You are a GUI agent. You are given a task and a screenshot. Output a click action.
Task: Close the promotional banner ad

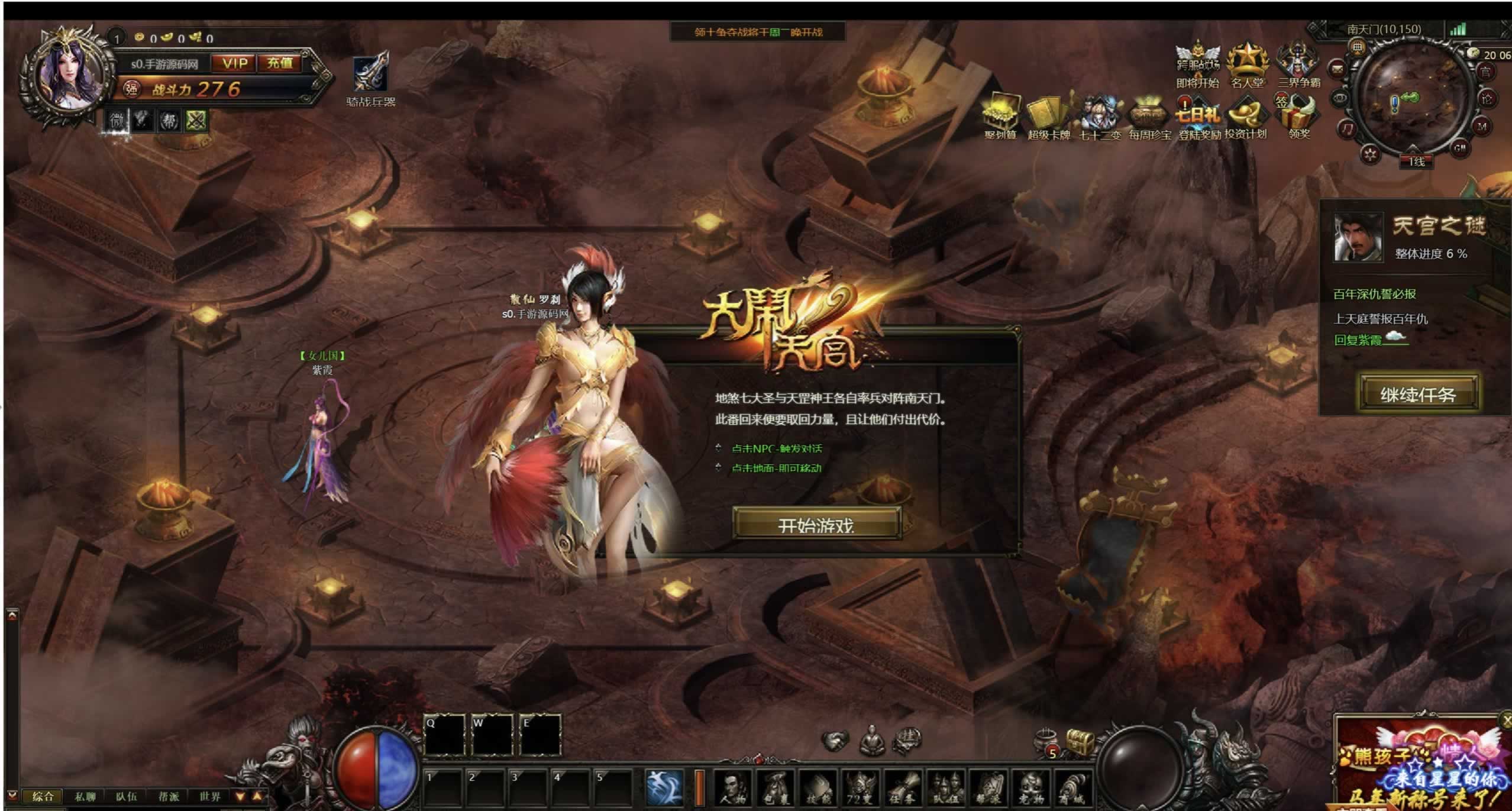click(1506, 720)
